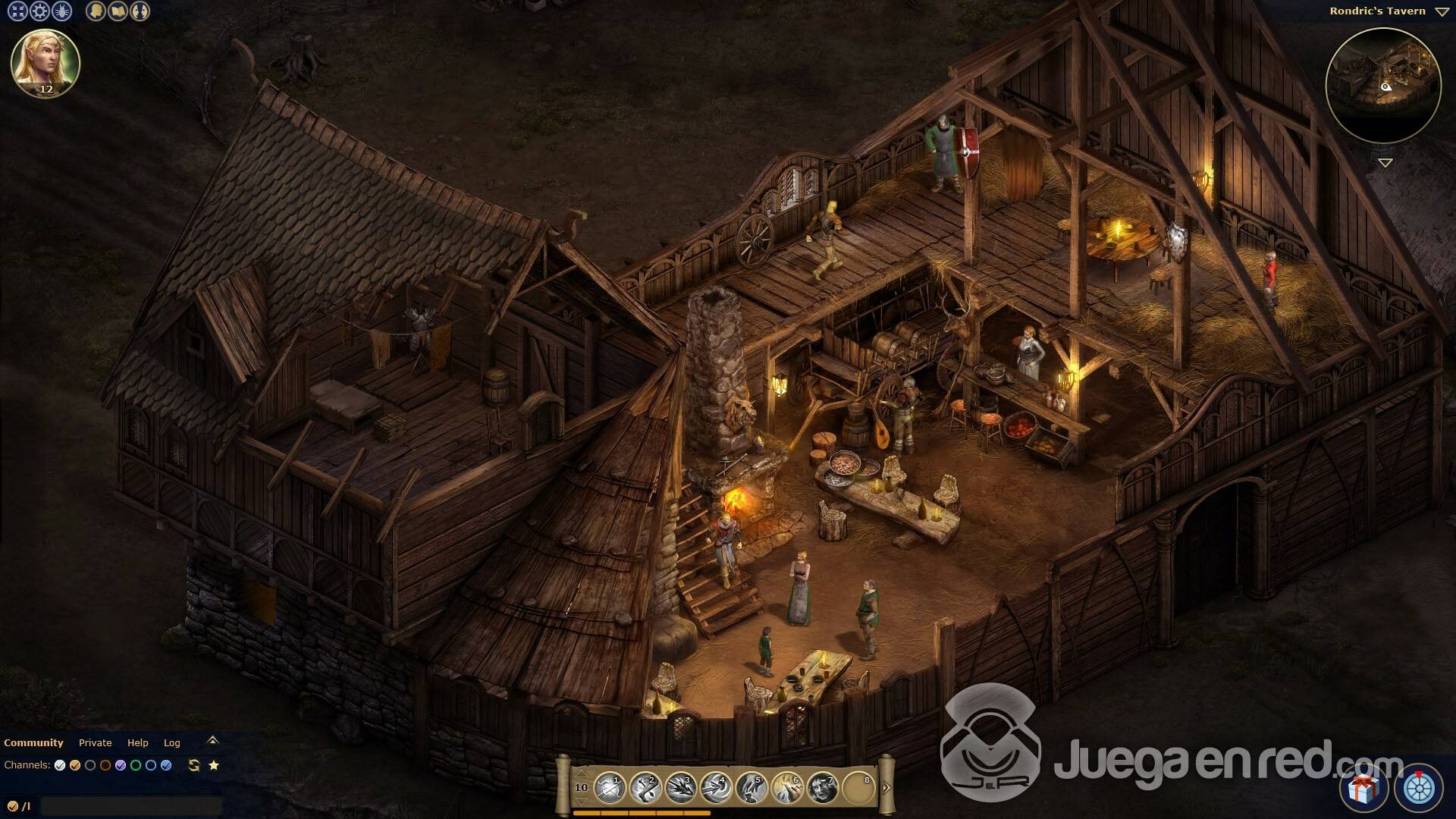The image size is (1456, 819).
Task: Click the elf character portrait
Action: [x=45, y=64]
